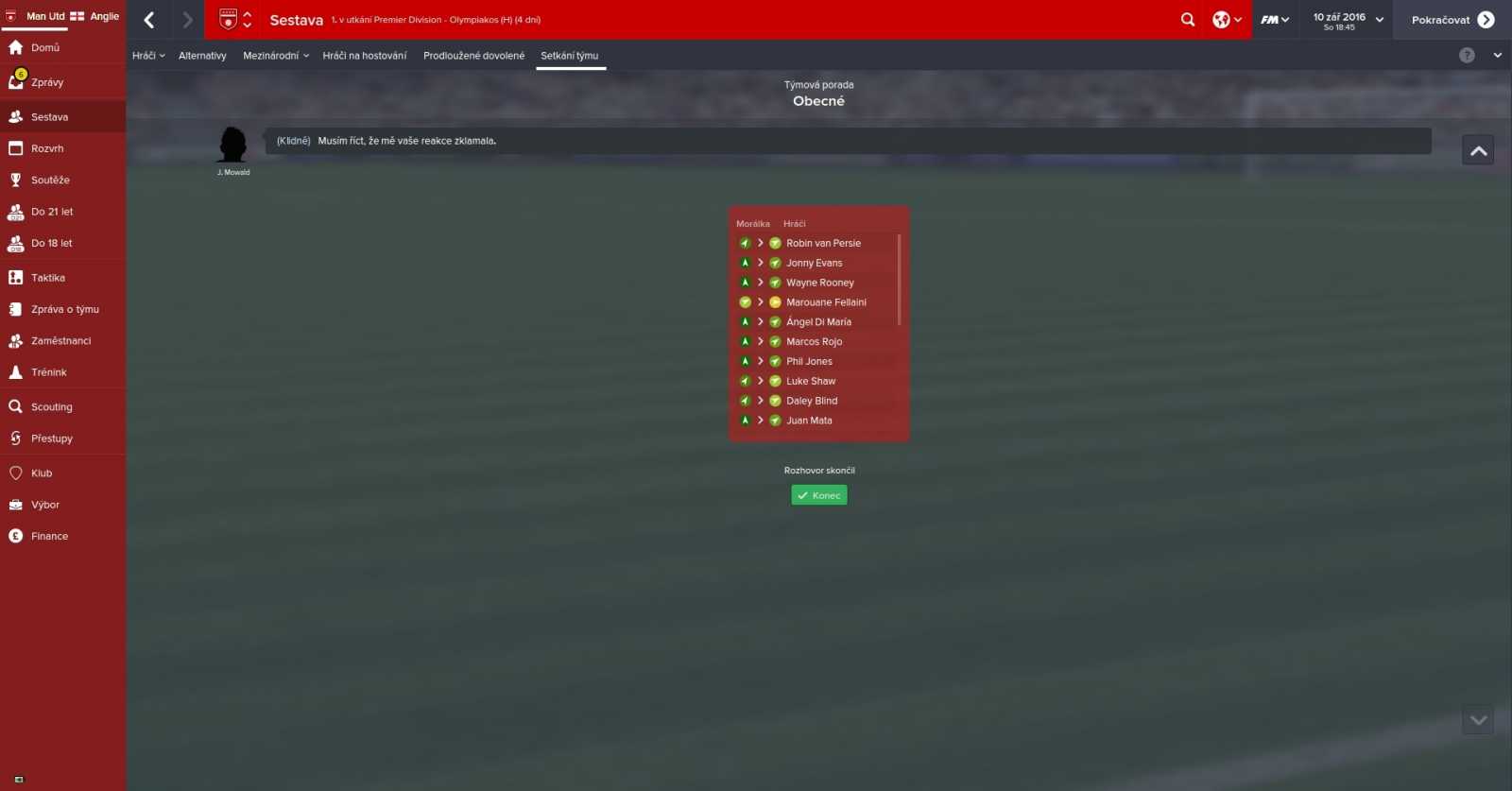The width and height of the screenshot is (1512, 791).
Task: Expand the Hráči dropdown menu
Action: click(147, 55)
